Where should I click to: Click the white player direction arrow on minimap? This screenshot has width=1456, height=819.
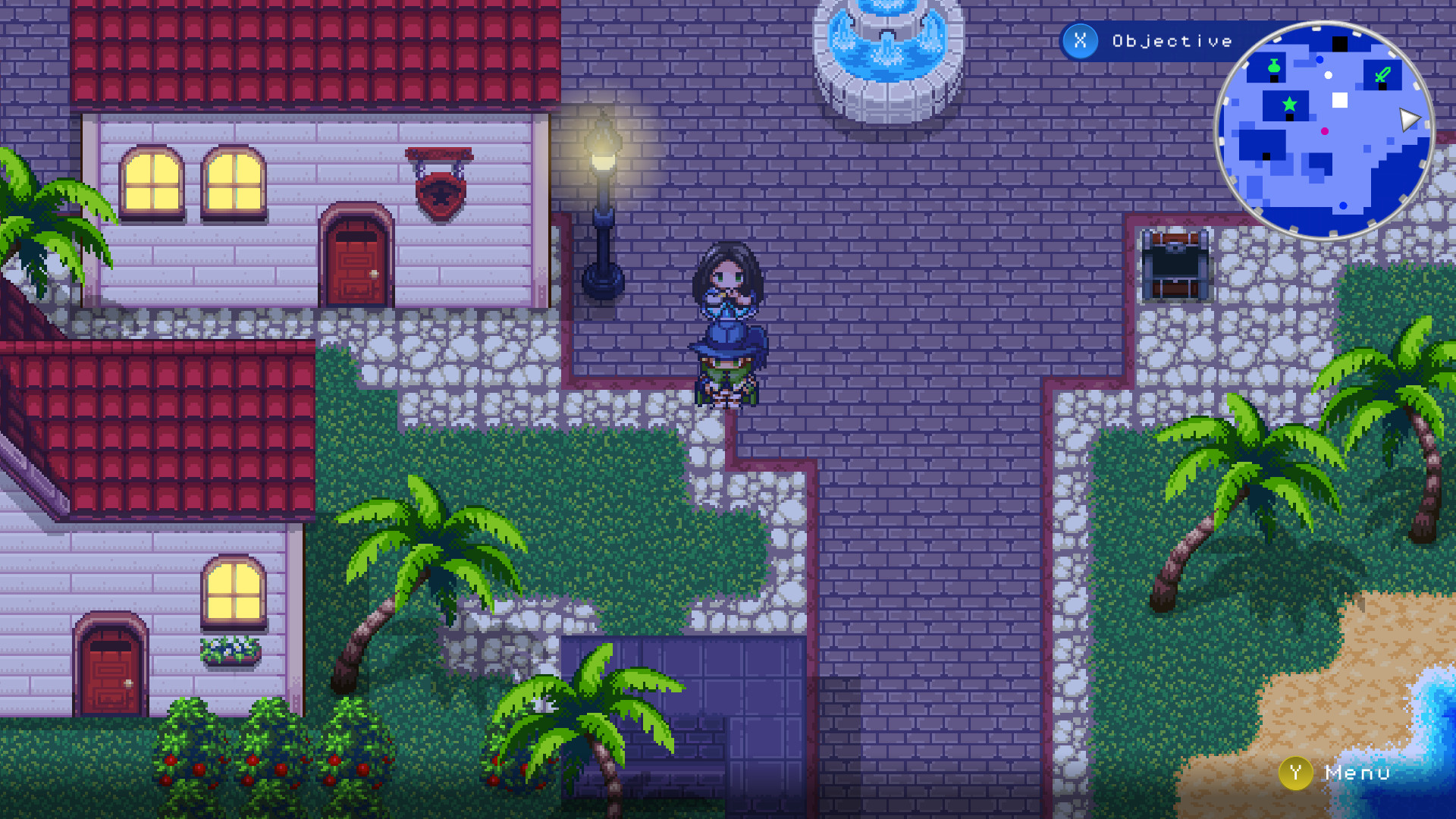(x=1408, y=118)
